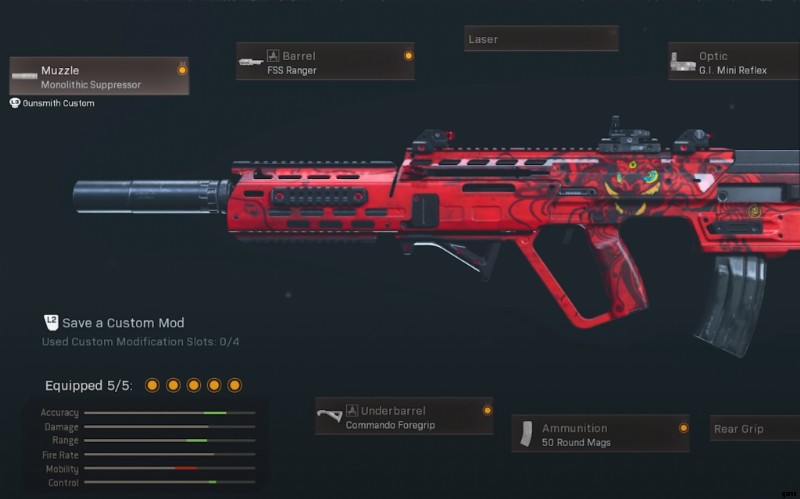This screenshot has height=499, width=800.
Task: Choose the empty Laser attachment slot
Action: coord(541,39)
